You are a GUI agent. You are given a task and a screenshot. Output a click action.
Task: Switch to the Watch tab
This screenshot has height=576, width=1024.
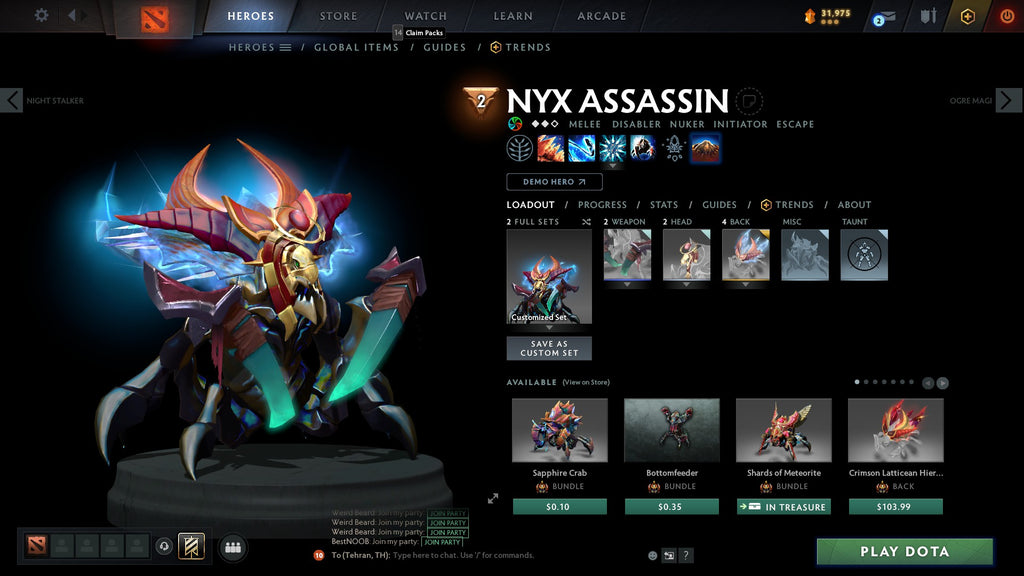pos(426,16)
